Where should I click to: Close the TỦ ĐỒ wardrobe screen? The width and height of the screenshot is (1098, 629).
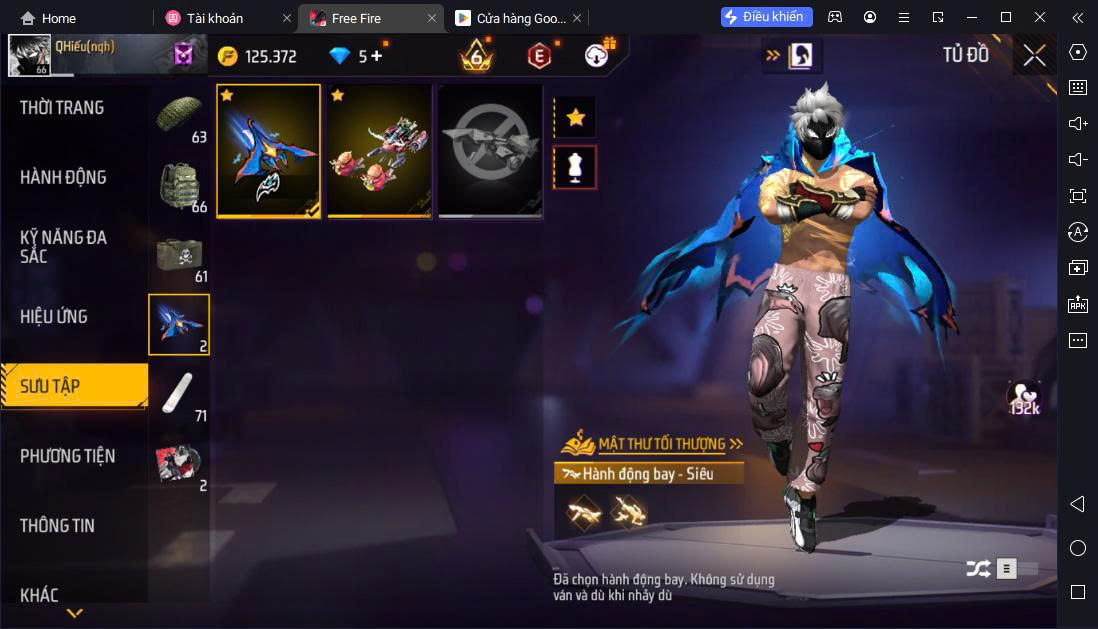pyautogui.click(x=1034, y=55)
